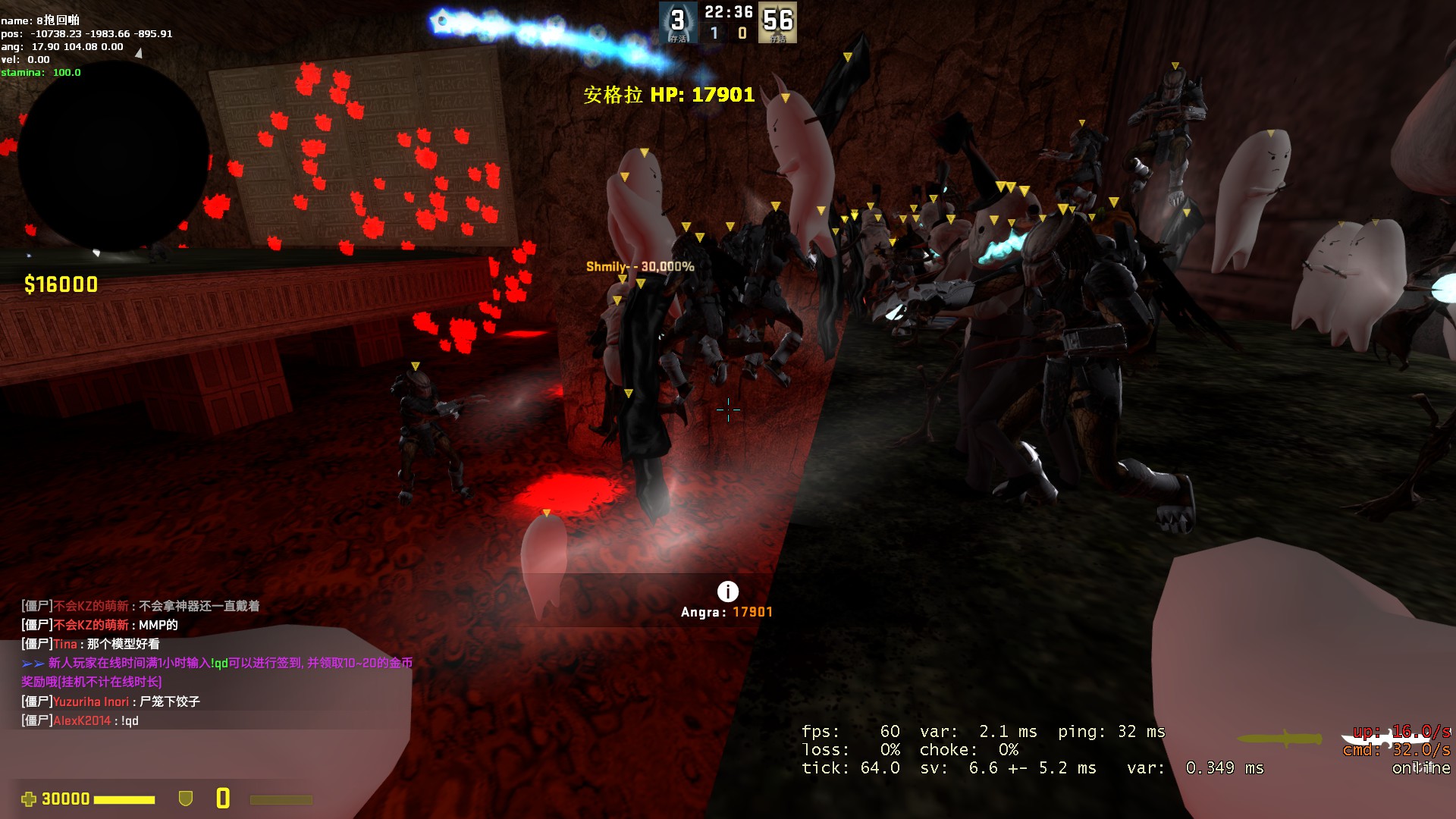Select the knife weapon icon
1456x819 pixels.
pos(1280,738)
